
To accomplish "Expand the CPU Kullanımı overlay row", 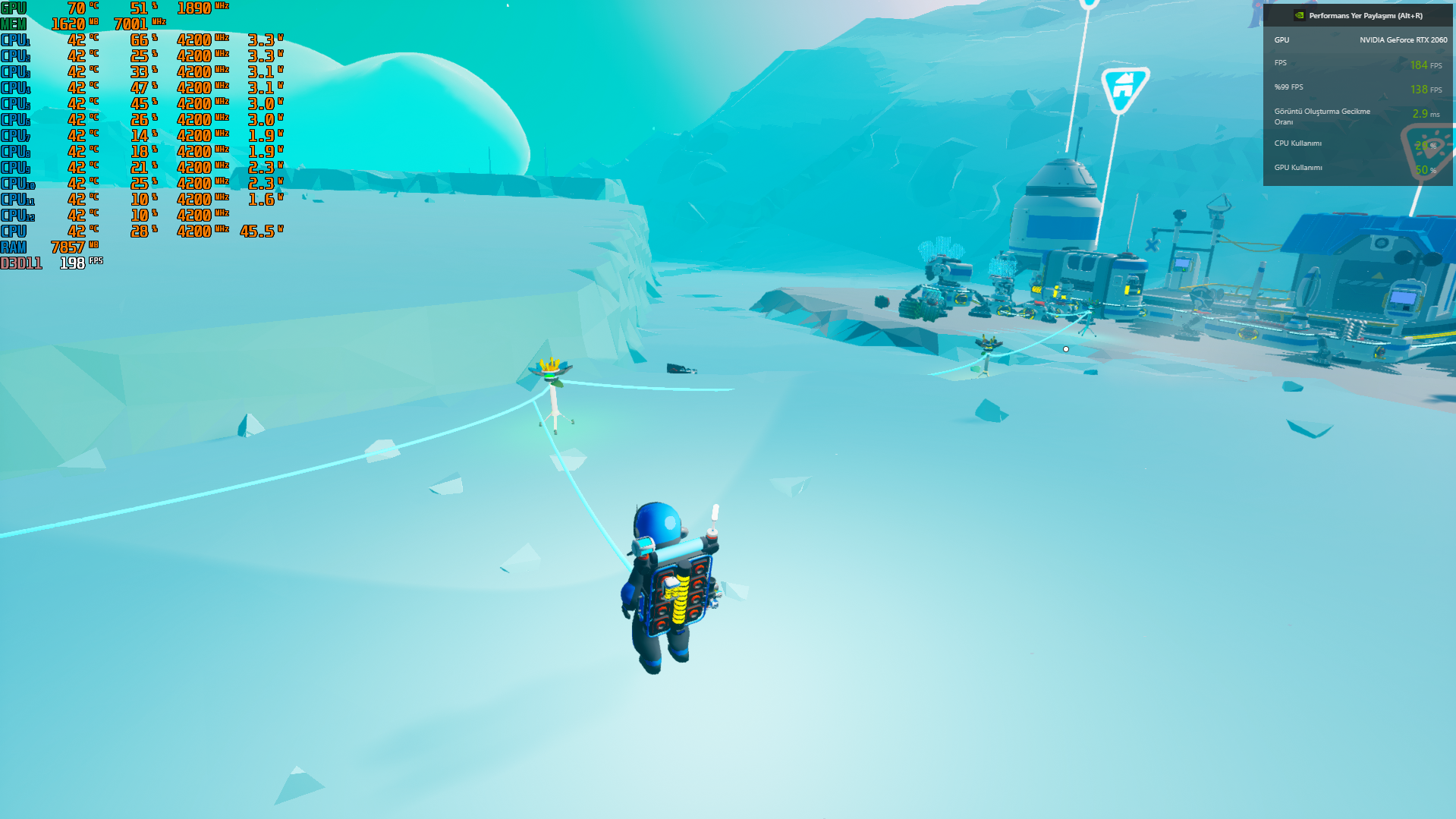I will 1297,142.
